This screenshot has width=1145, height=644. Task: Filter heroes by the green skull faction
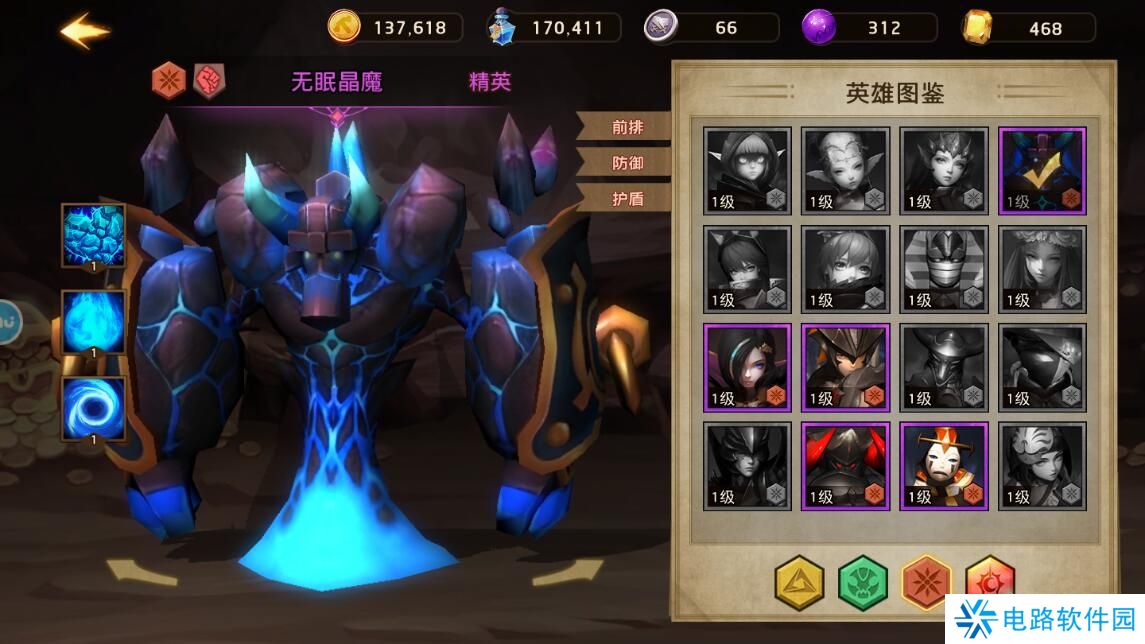click(863, 583)
